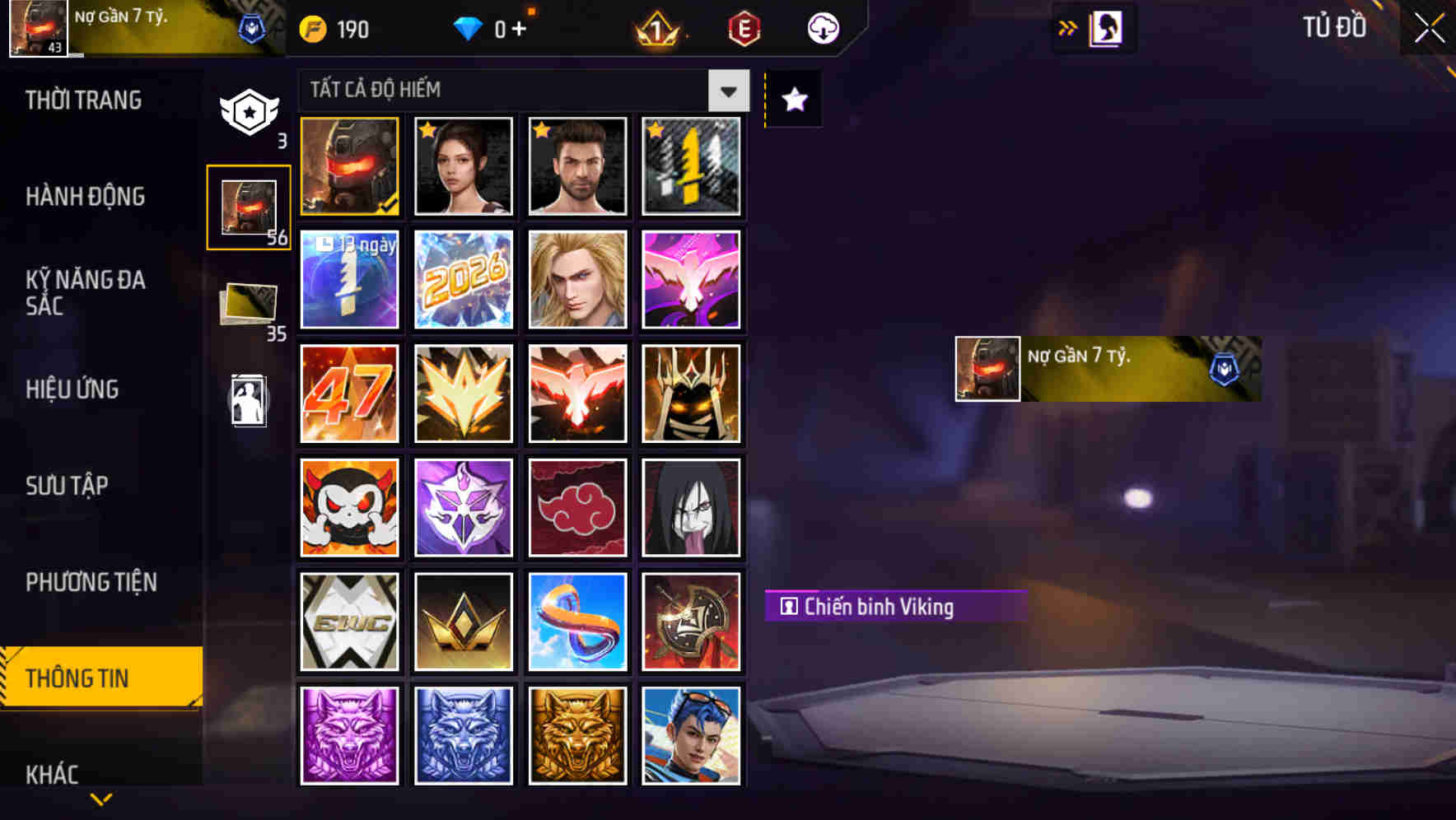The image size is (1456, 820).
Task: Open the download center cloud icon
Action: pyautogui.click(x=822, y=28)
